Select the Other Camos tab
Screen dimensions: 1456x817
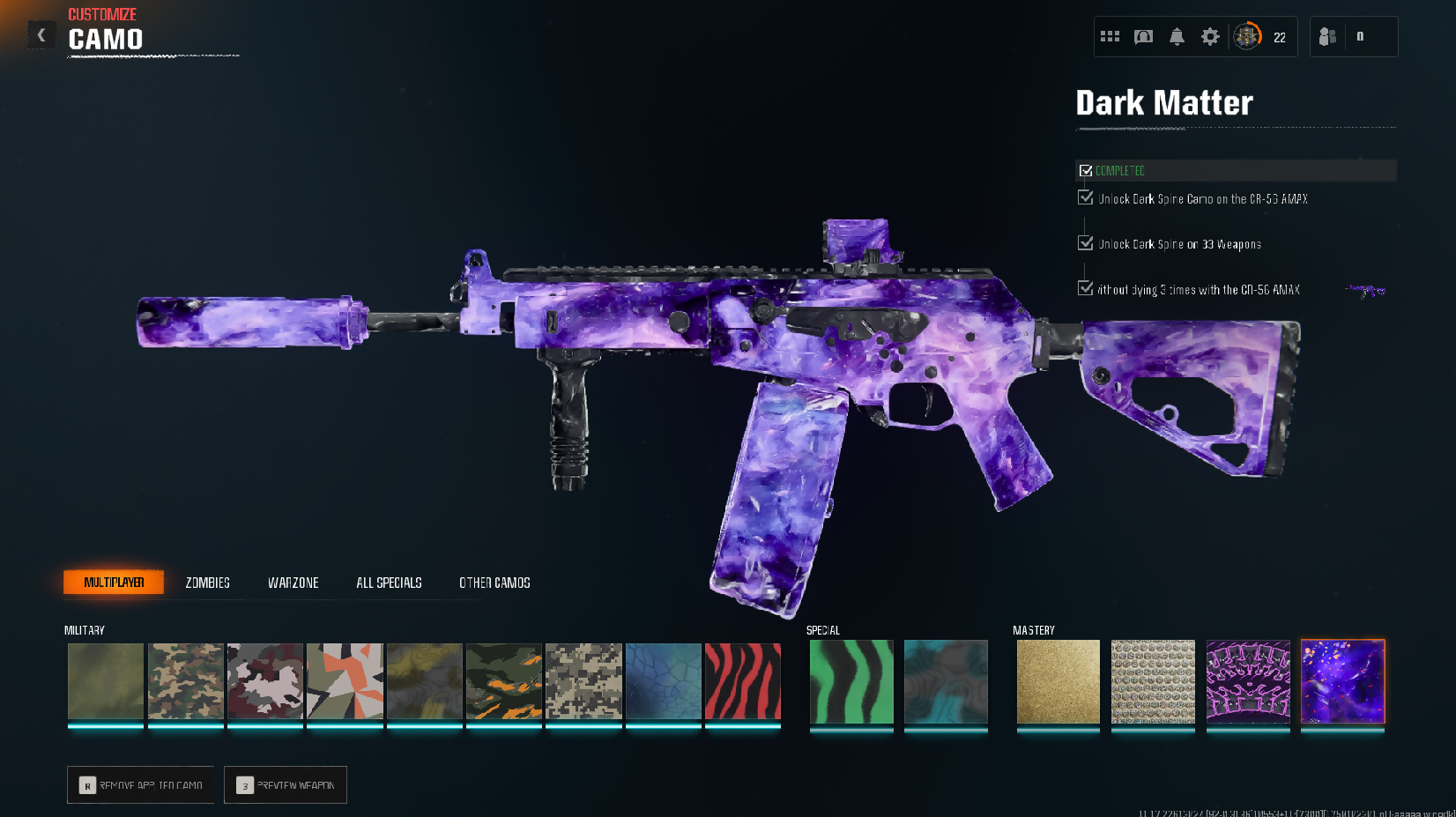494,583
